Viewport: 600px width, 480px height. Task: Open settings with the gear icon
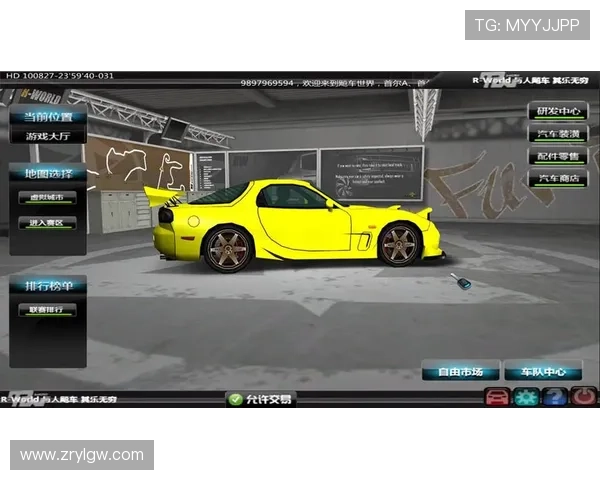[526, 398]
